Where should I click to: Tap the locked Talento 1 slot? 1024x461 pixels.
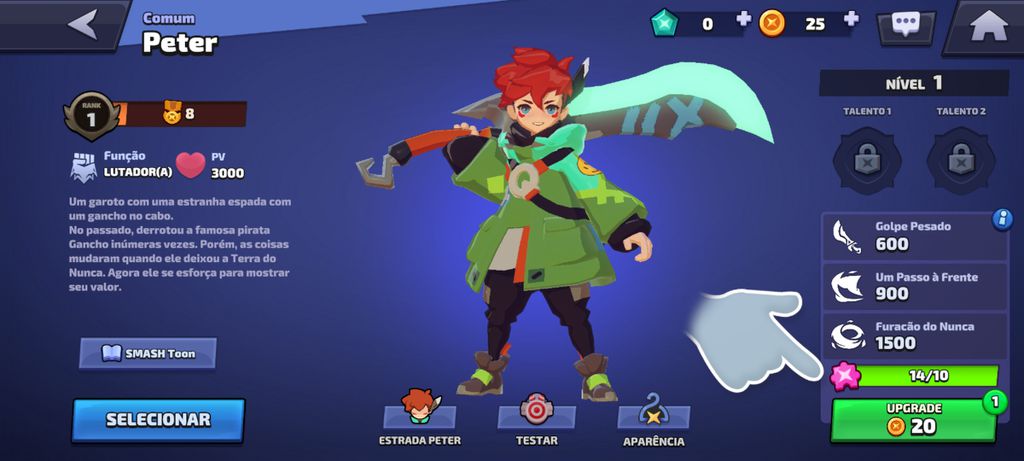[867, 159]
